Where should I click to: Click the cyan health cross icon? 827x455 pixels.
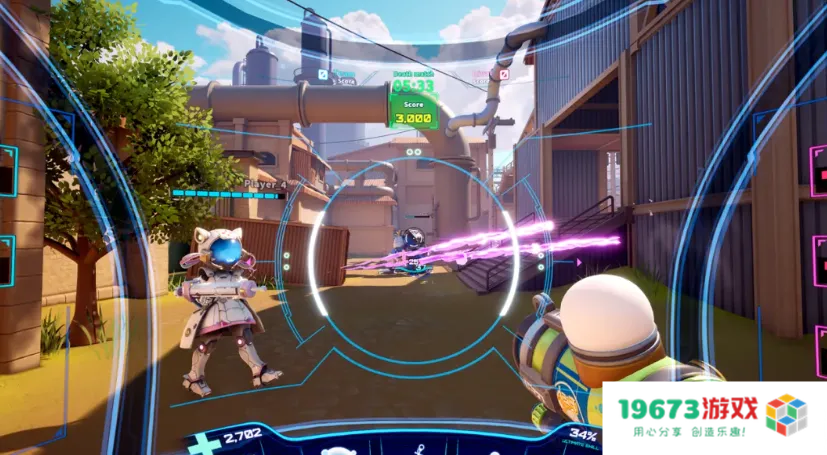pos(204,444)
